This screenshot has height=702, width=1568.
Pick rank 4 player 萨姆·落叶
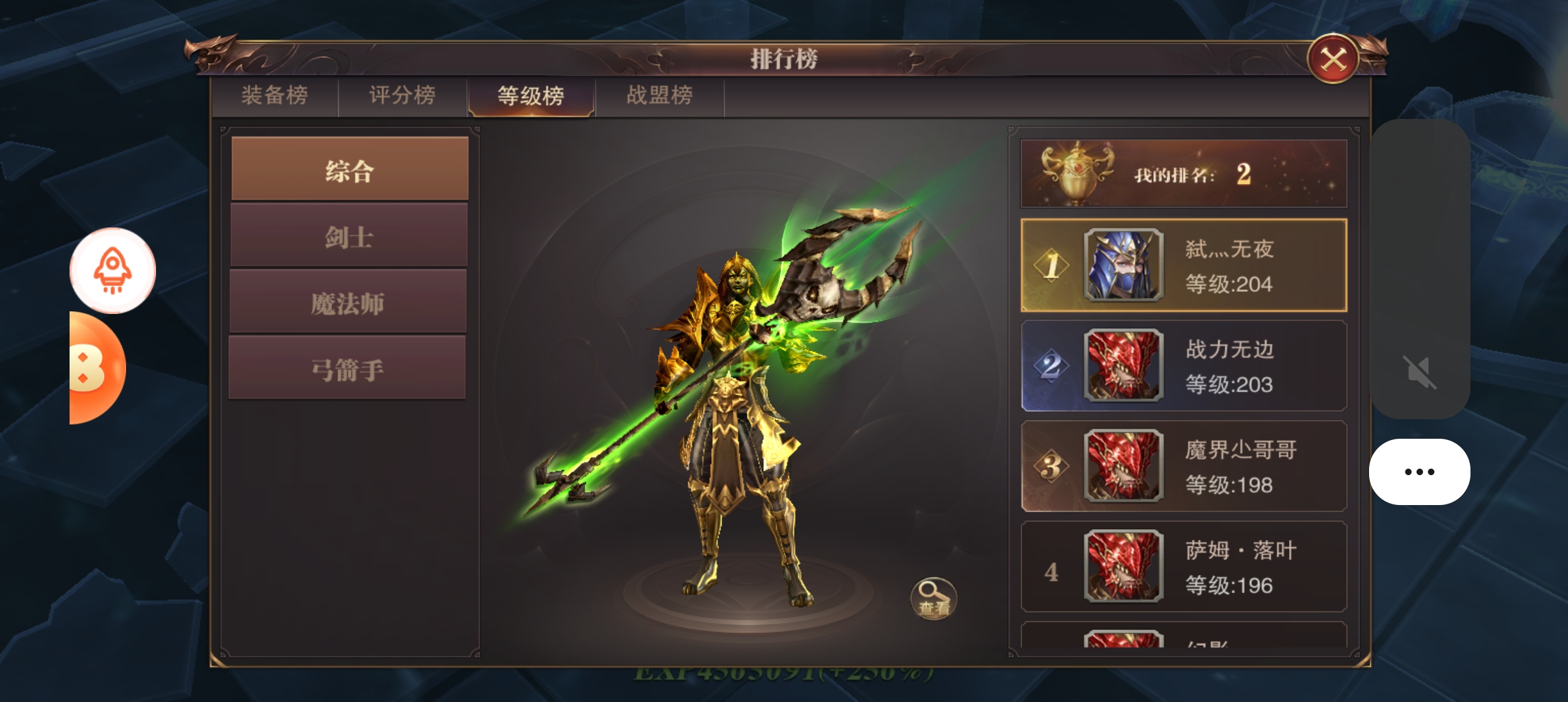point(1183,567)
